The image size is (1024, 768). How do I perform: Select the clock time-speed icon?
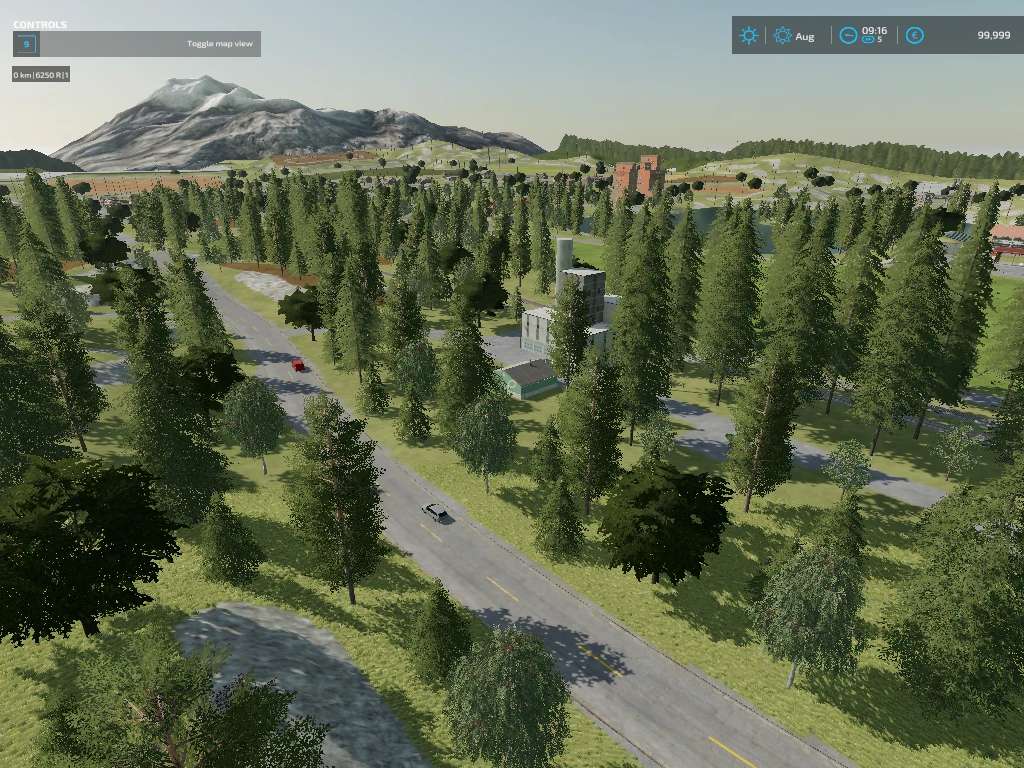tap(848, 36)
